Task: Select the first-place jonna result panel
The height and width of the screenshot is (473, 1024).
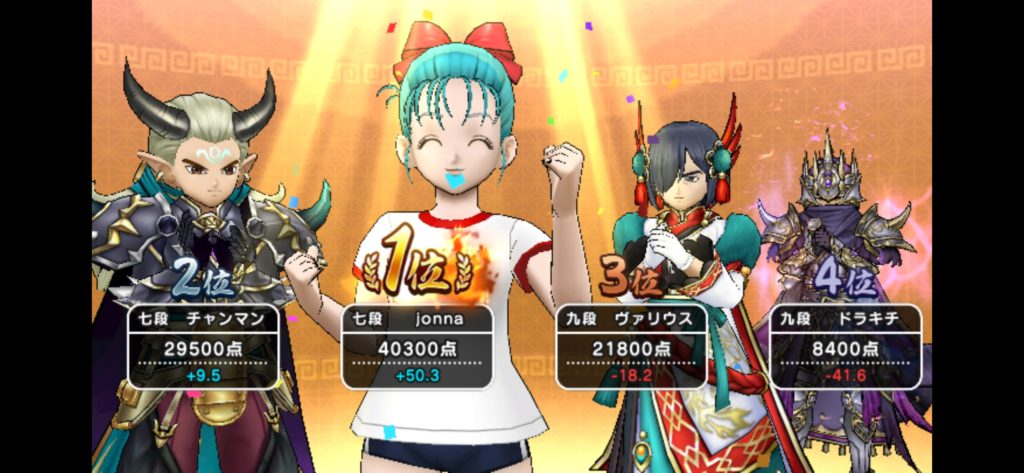Action: 417,346
